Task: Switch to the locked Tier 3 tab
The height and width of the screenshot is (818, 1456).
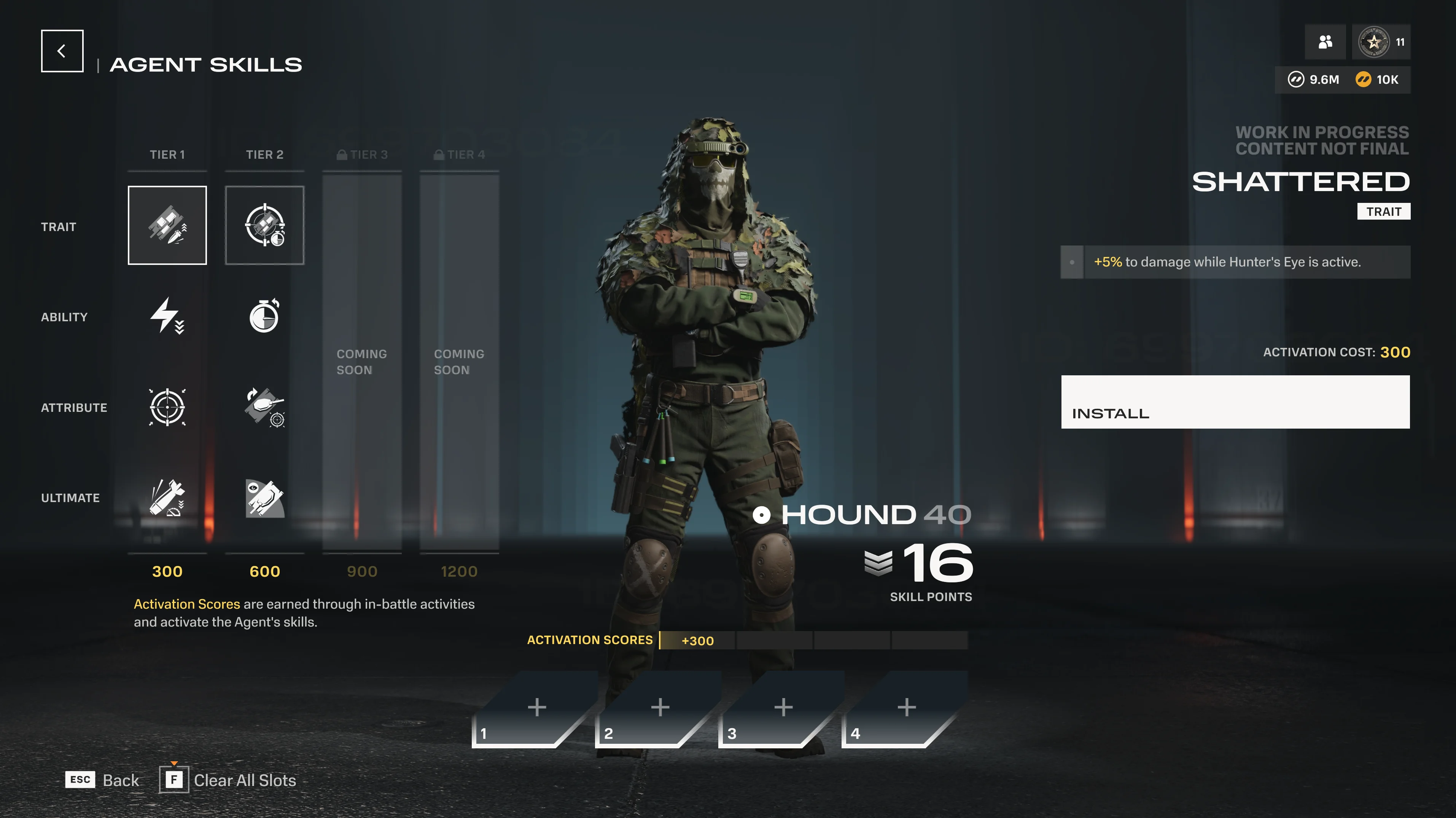Action: pos(362,154)
